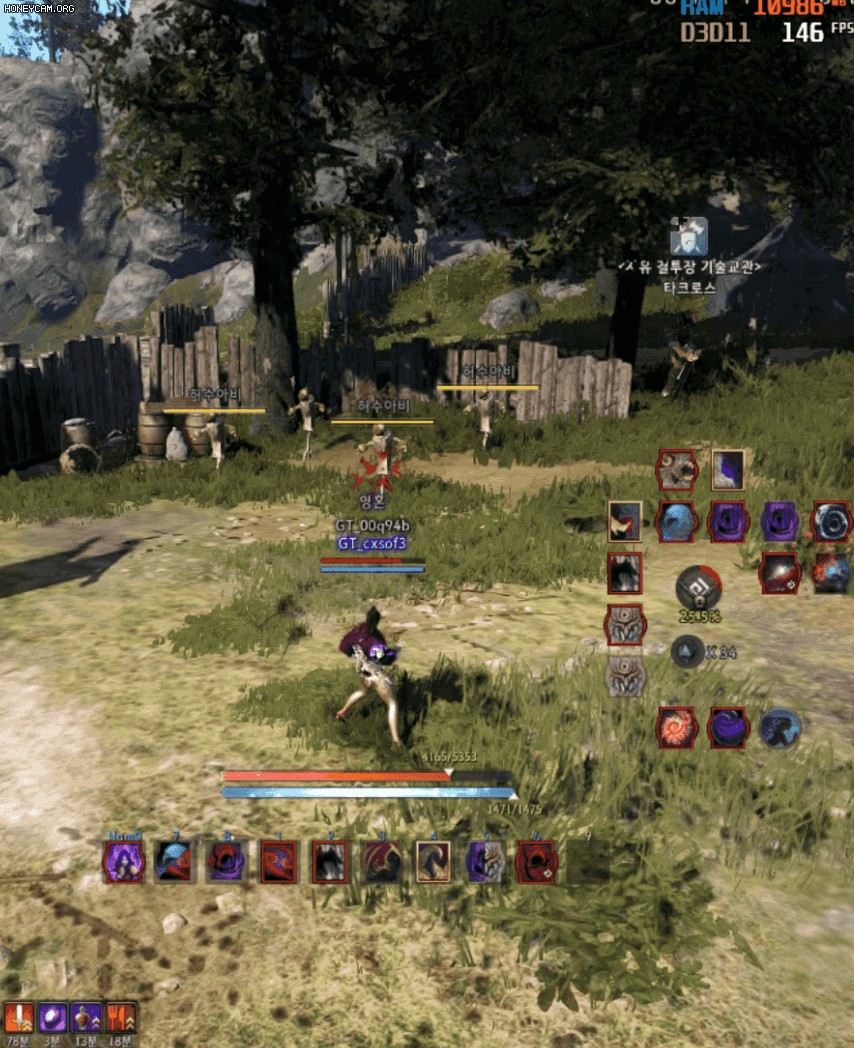Activate the fiery red spiral skill icon
Viewport: 854px width, 1048px height.
pyautogui.click(x=677, y=727)
